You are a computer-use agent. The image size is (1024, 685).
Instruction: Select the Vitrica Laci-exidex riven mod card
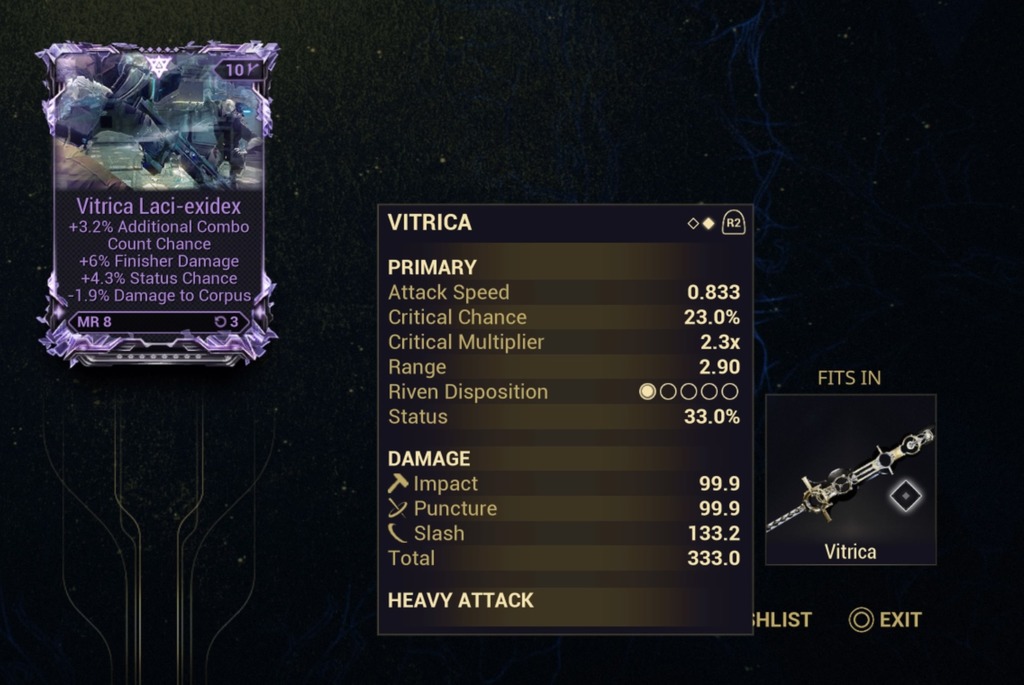[158, 200]
